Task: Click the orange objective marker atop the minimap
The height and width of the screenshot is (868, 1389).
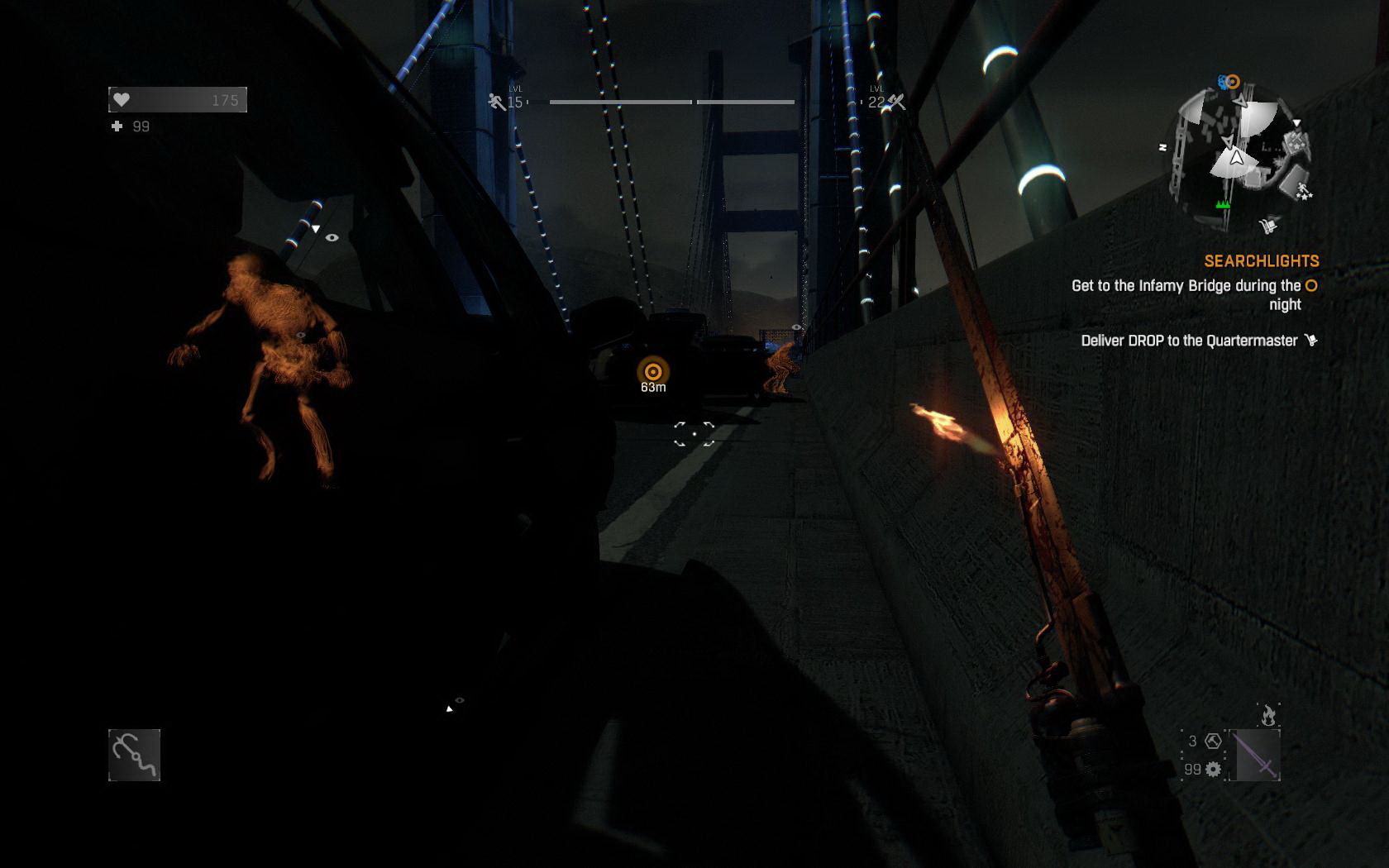Action: [x=1233, y=82]
